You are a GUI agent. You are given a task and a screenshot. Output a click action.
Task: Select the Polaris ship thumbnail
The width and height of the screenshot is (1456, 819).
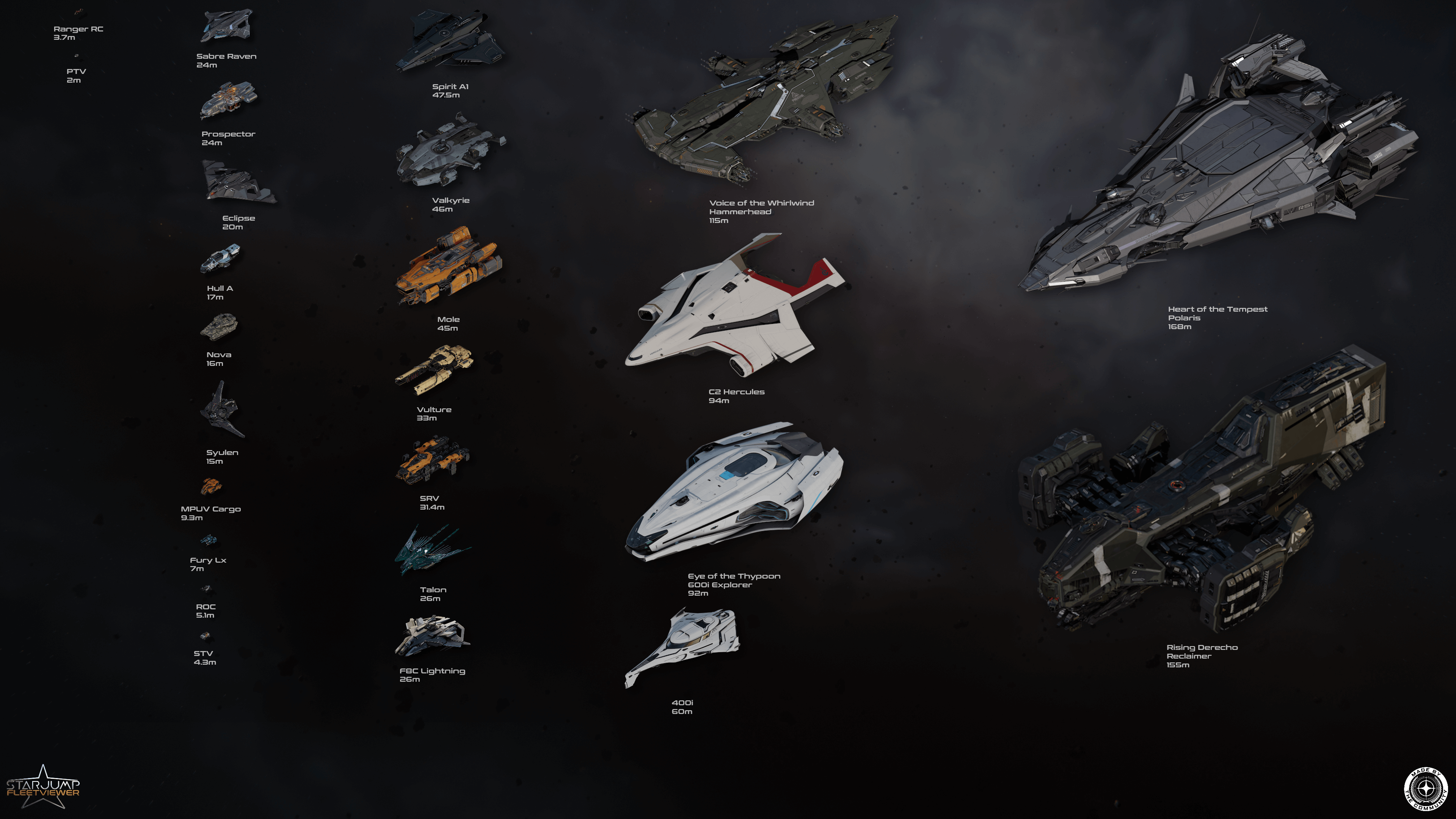(x=1221, y=164)
